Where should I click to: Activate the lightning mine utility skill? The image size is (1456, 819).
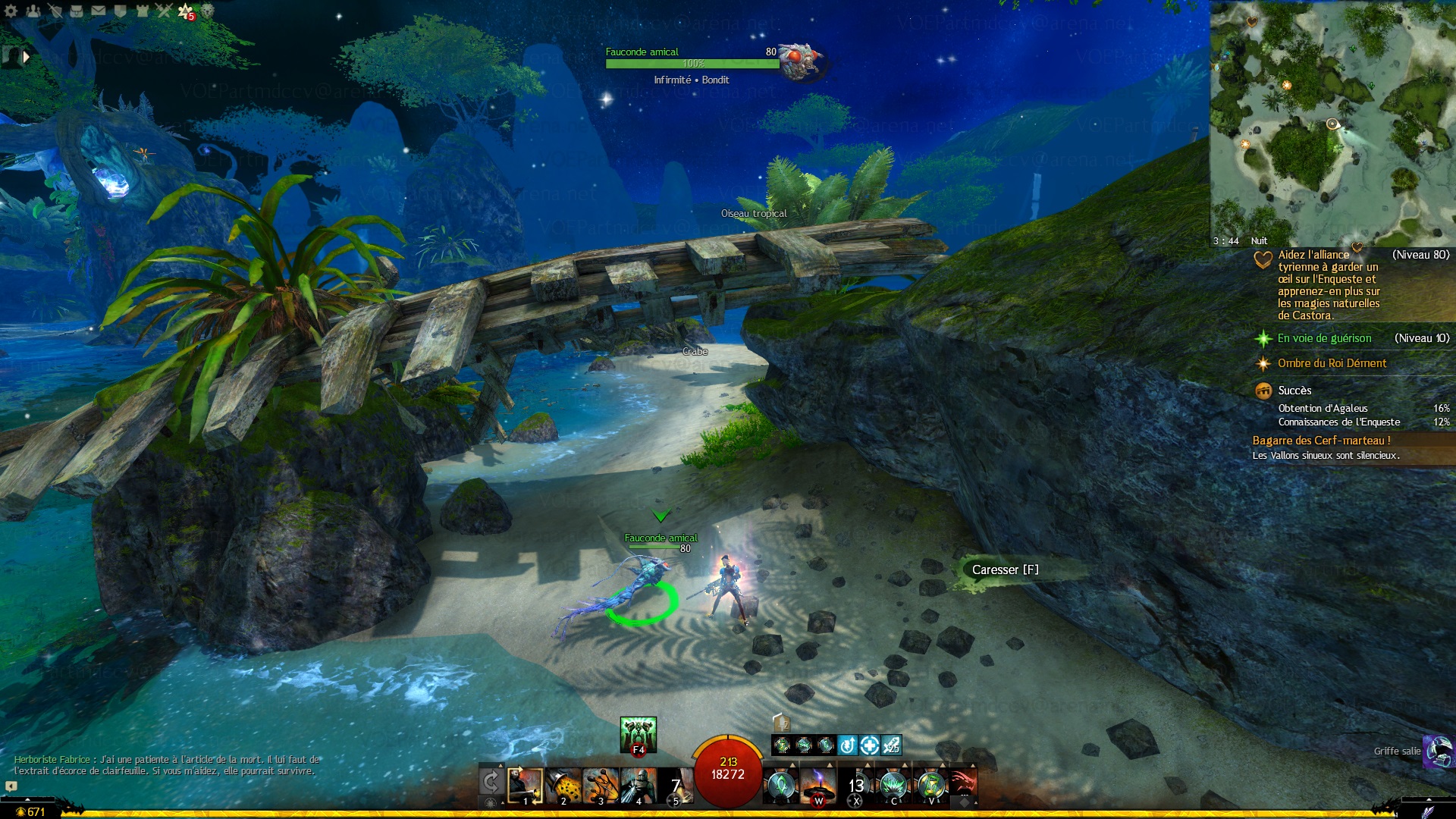tap(818, 785)
